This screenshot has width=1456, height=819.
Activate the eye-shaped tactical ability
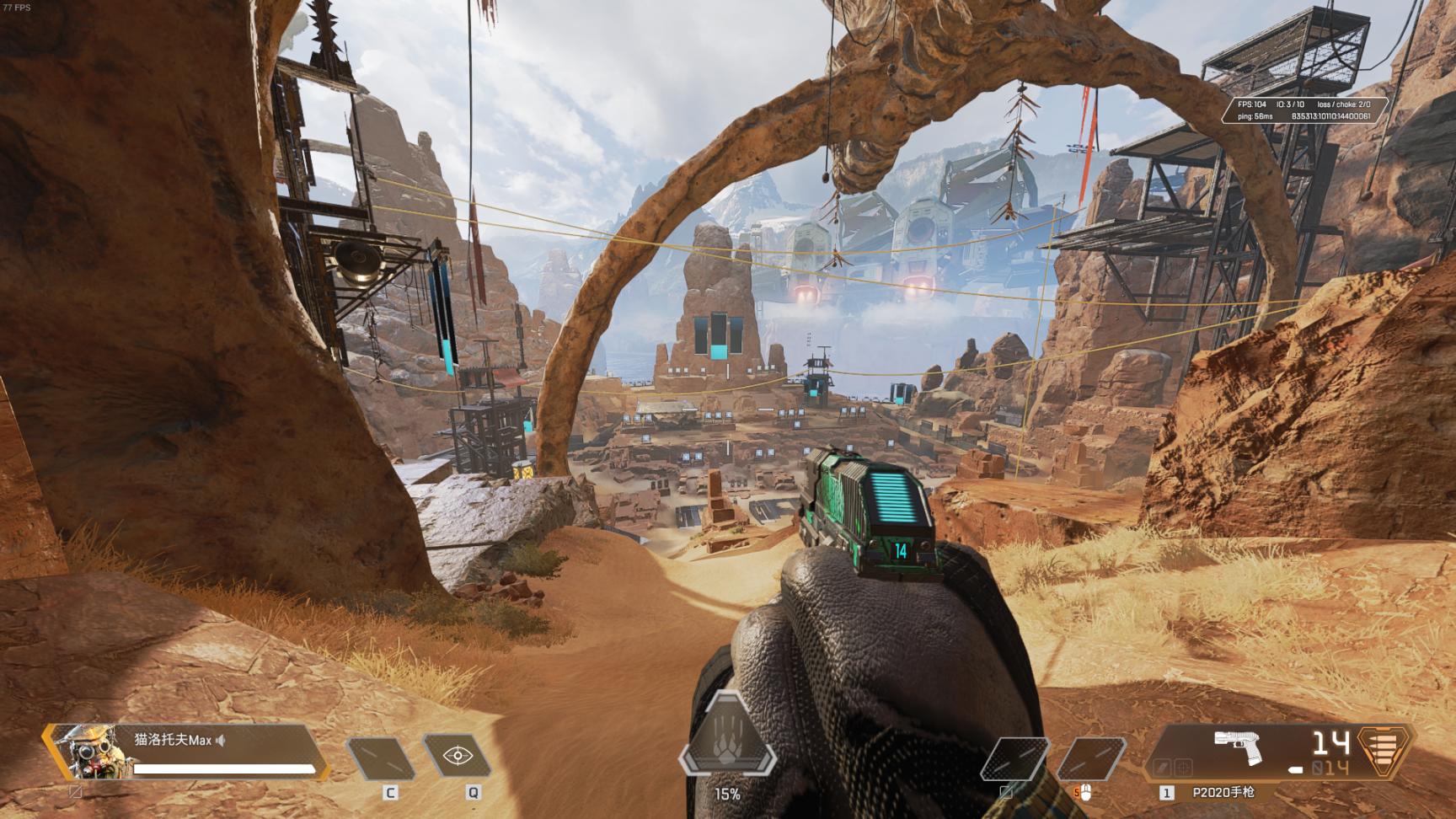point(457,755)
